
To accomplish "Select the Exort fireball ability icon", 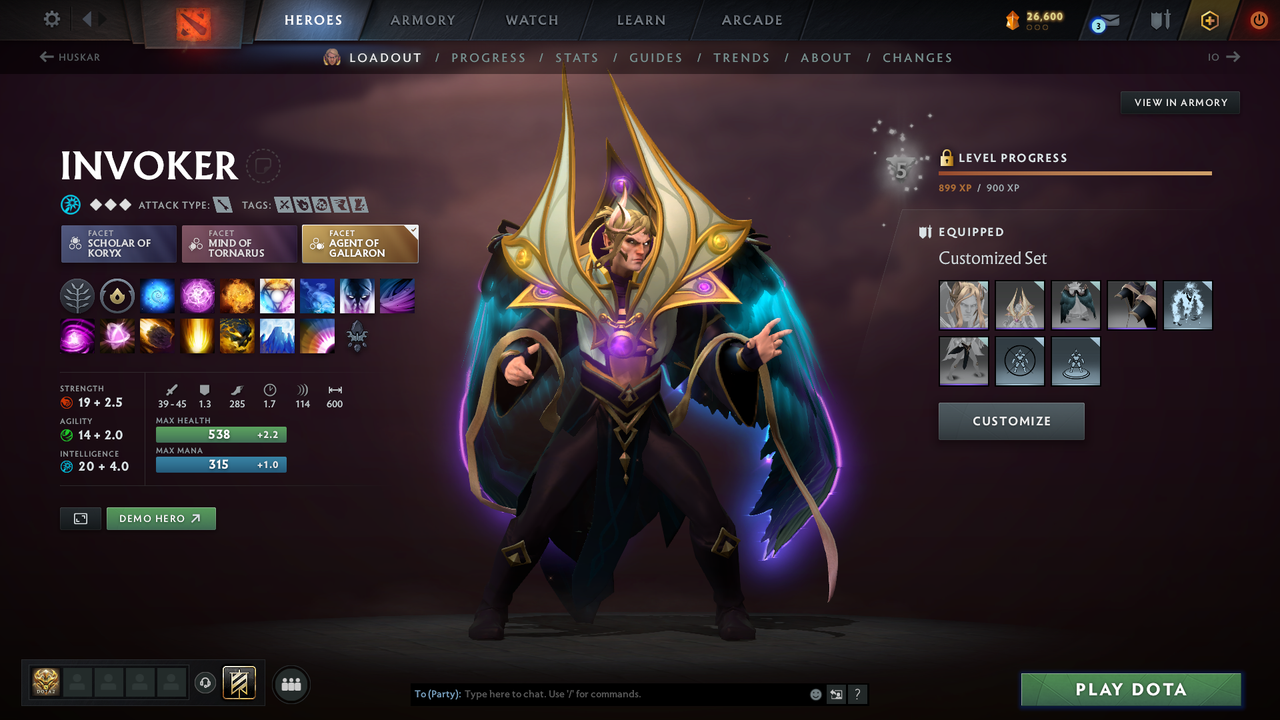I will (237, 295).
